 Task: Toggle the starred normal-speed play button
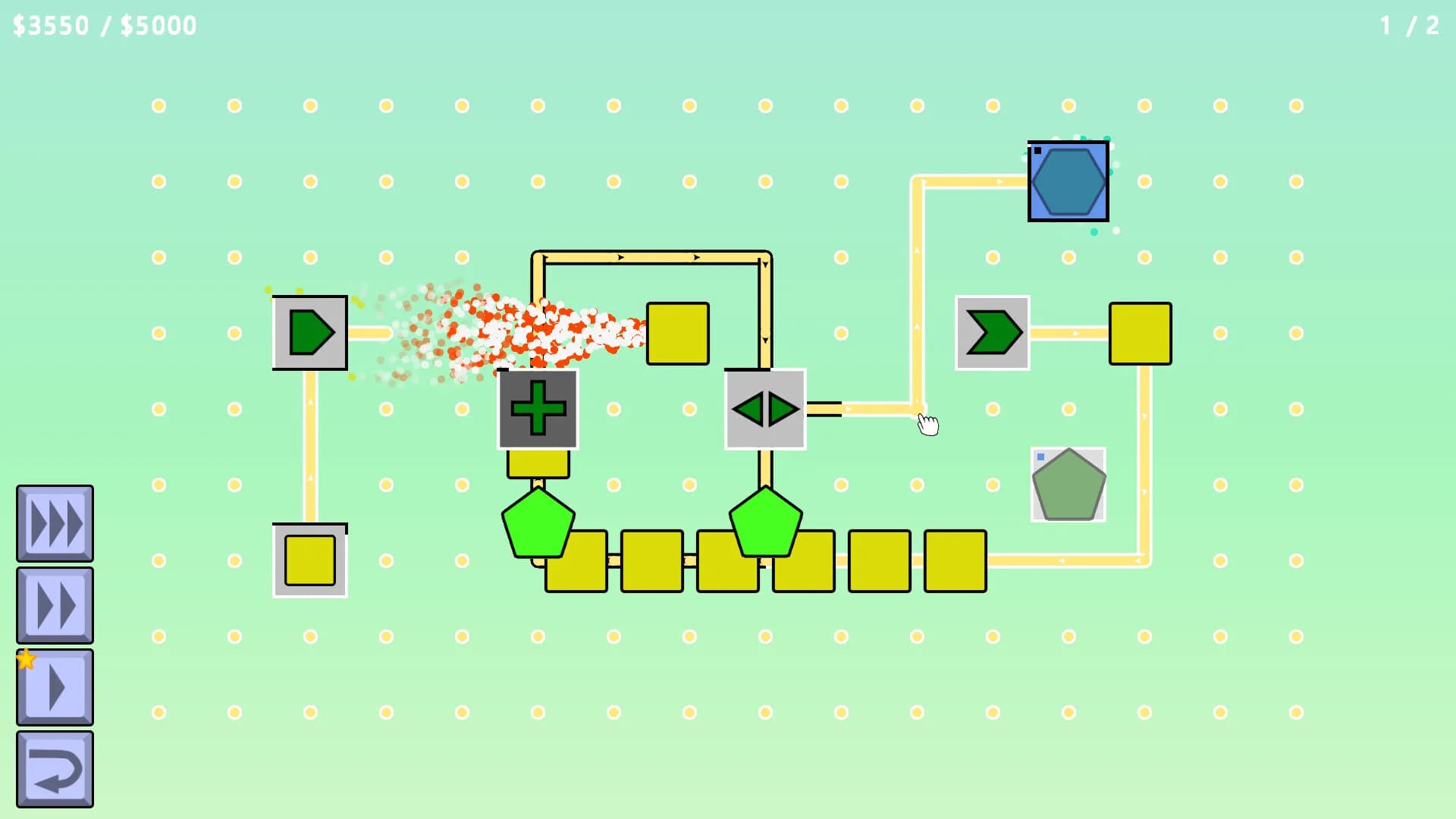click(x=54, y=685)
